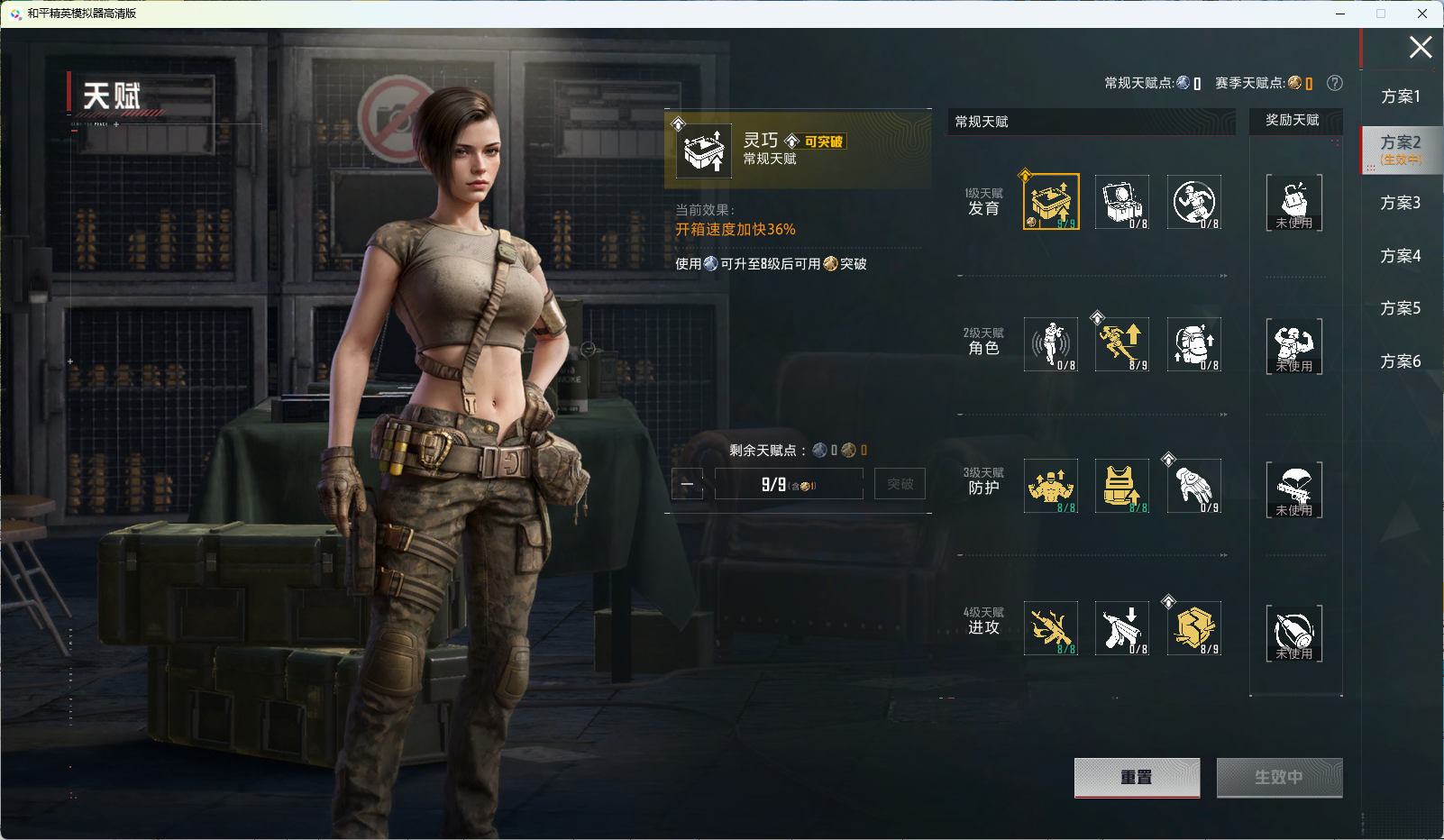Select the 方案3 loadout tab
The image size is (1444, 840).
click(x=1401, y=203)
